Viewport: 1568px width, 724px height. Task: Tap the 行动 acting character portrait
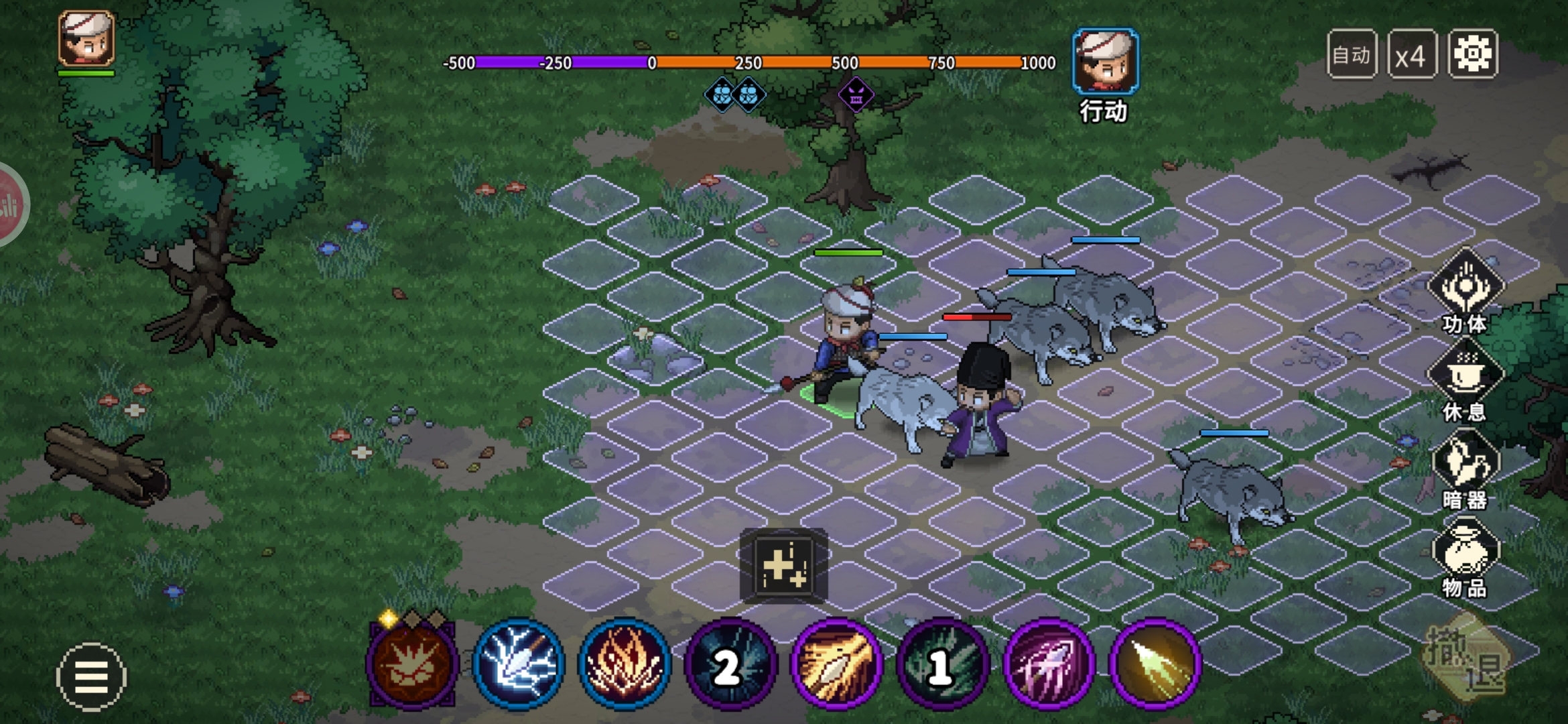(x=1105, y=62)
